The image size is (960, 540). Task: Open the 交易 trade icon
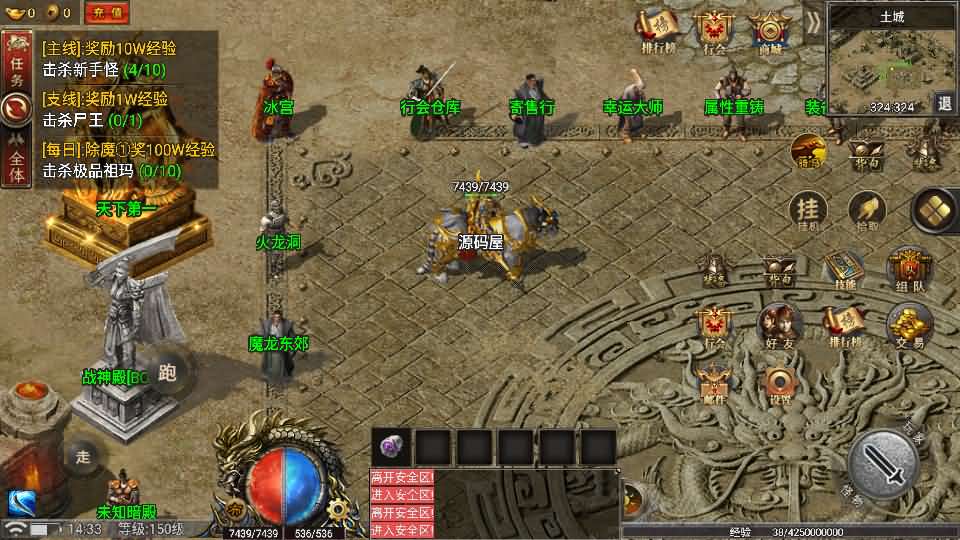pyautogui.click(x=909, y=326)
